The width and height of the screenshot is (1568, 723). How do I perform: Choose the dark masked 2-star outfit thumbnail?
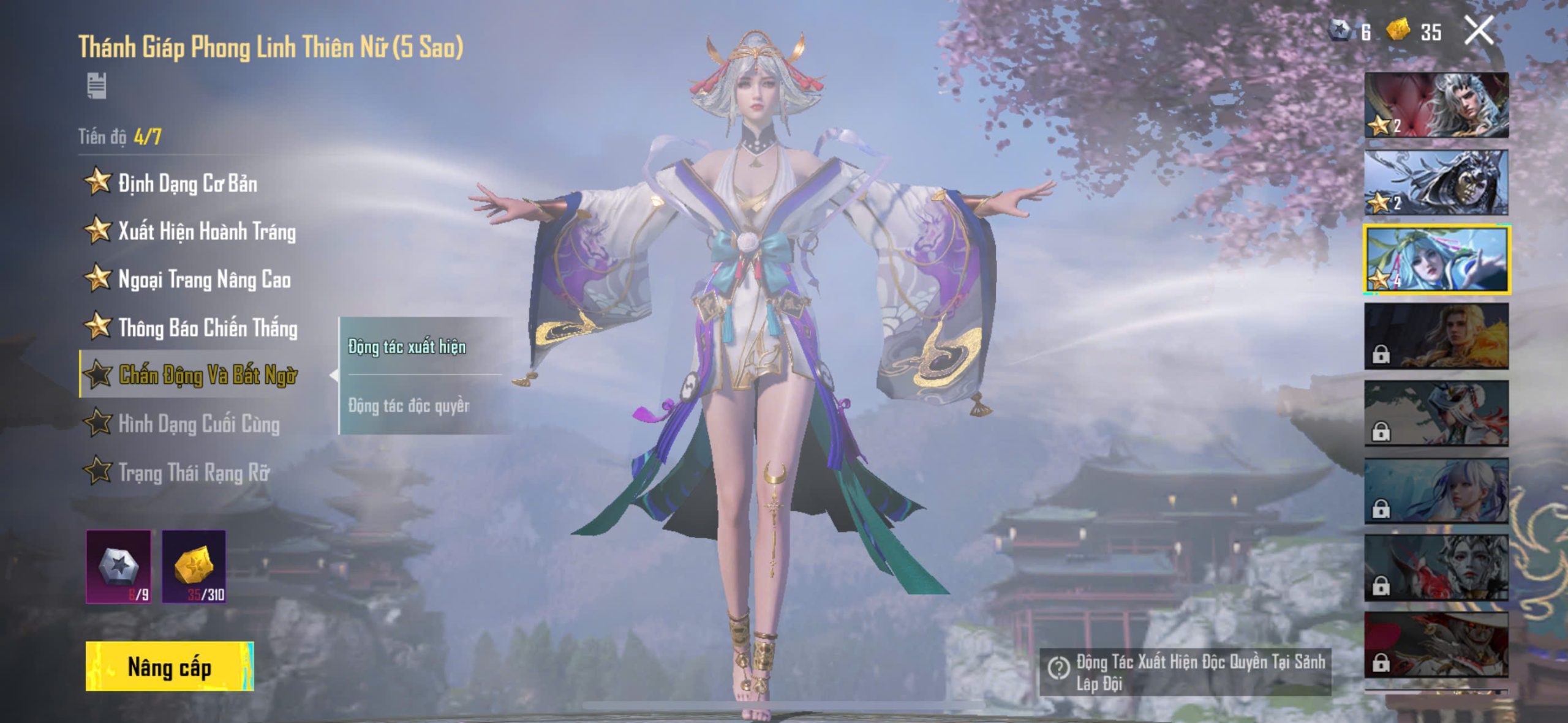click(x=1436, y=182)
